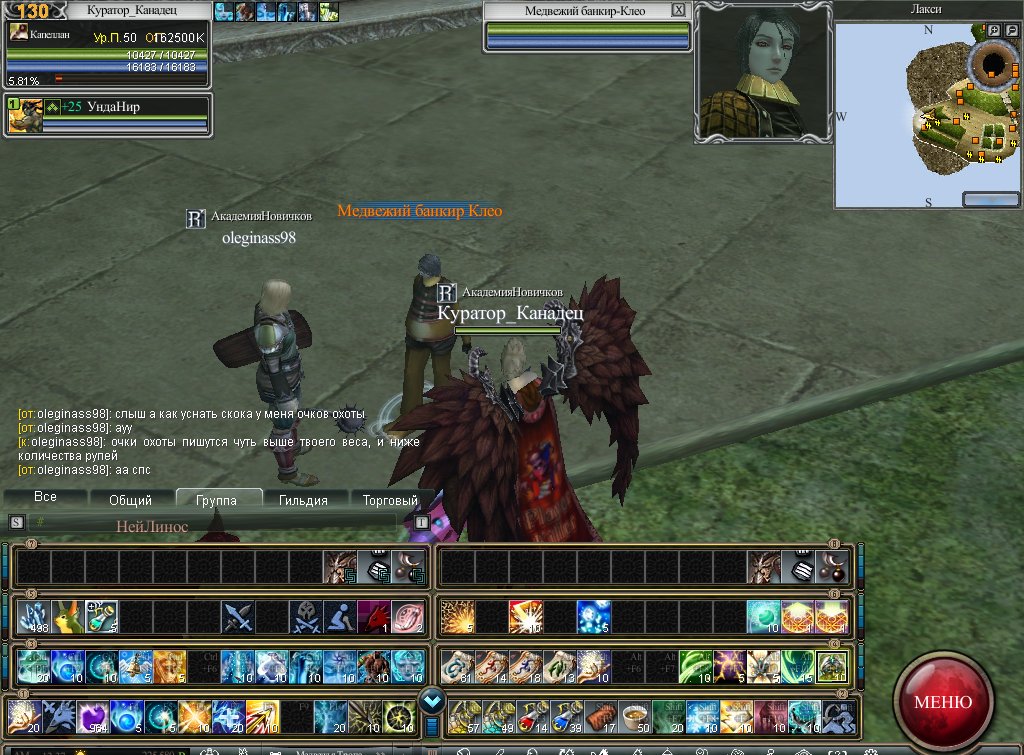This screenshot has width=1024, height=755.
Task: Open the Гильдия chat tab
Action: tap(304, 500)
